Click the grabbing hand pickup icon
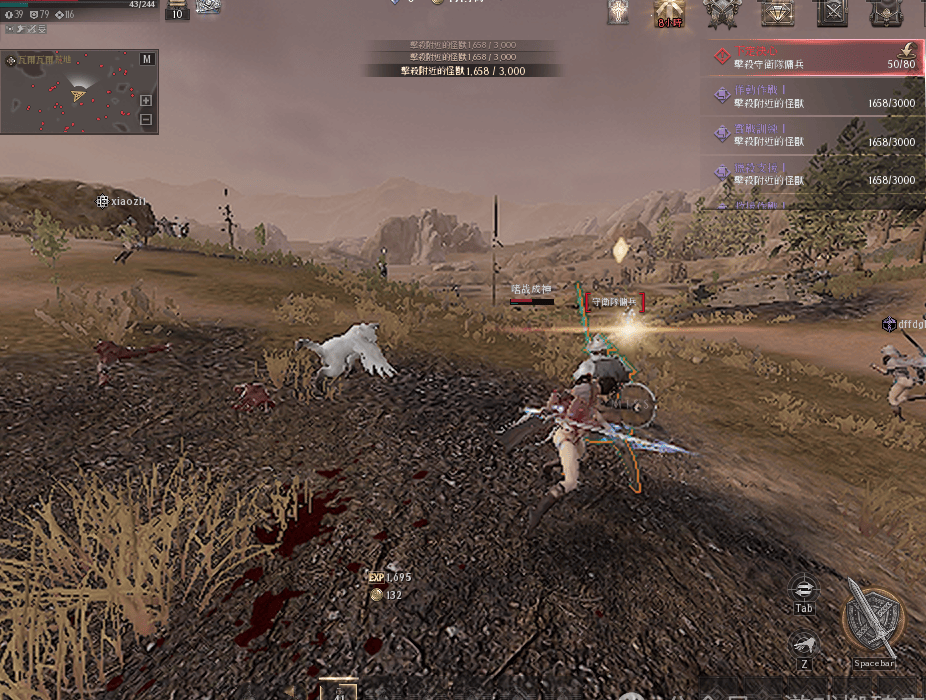The height and width of the screenshot is (700, 926). coord(804,645)
